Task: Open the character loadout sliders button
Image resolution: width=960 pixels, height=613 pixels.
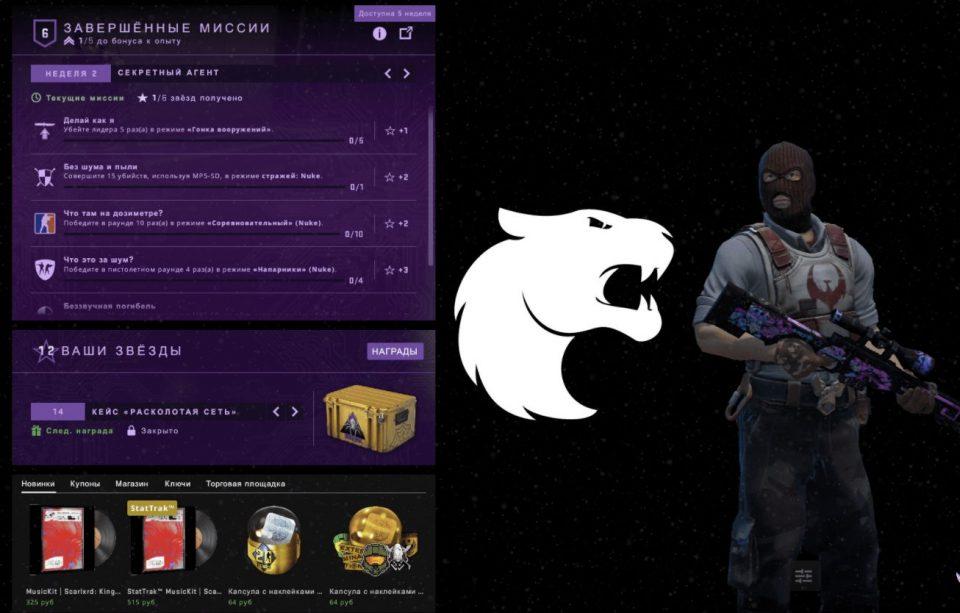Action: coord(802,576)
